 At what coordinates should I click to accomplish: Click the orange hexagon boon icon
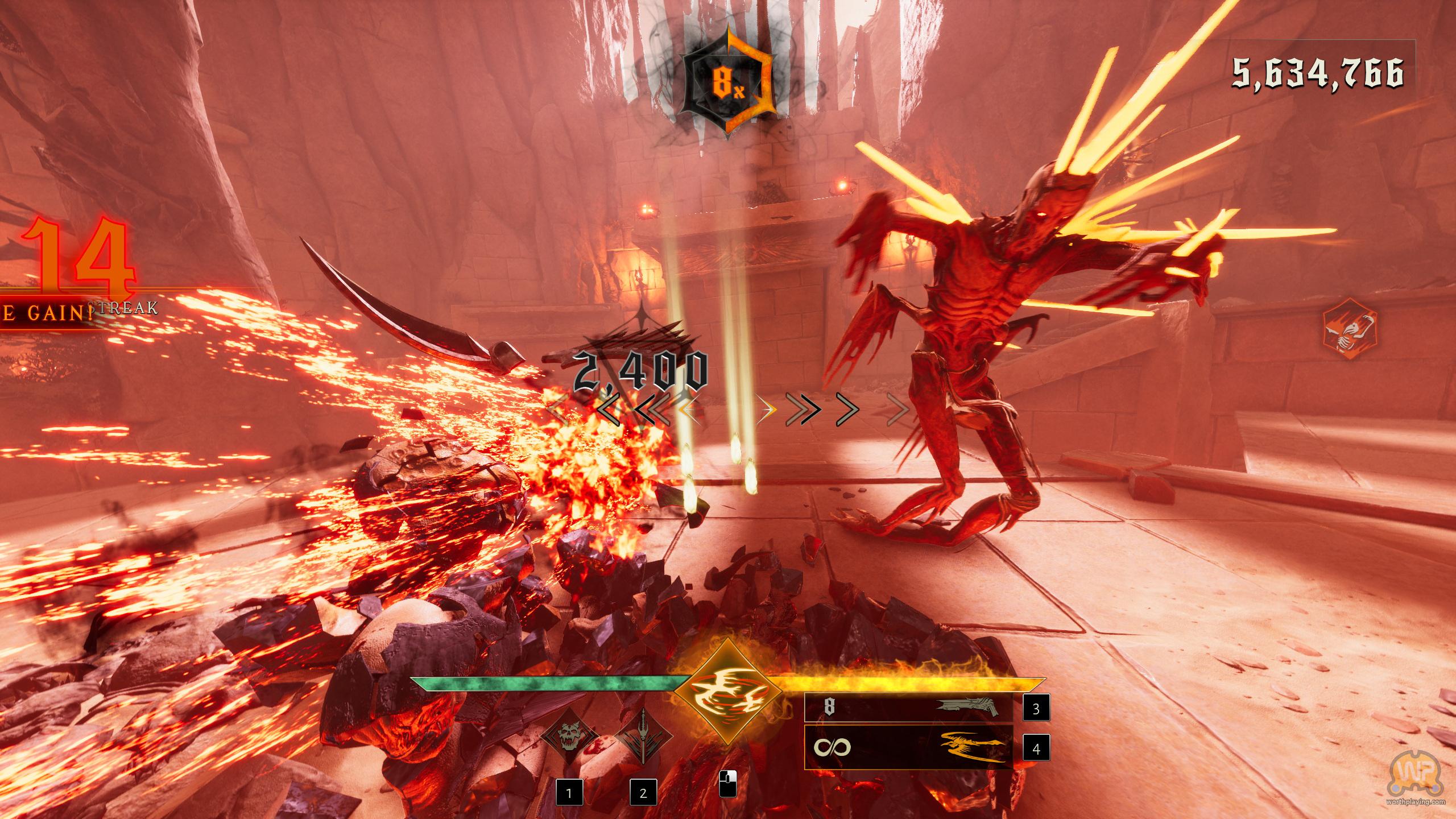[x=1349, y=333]
